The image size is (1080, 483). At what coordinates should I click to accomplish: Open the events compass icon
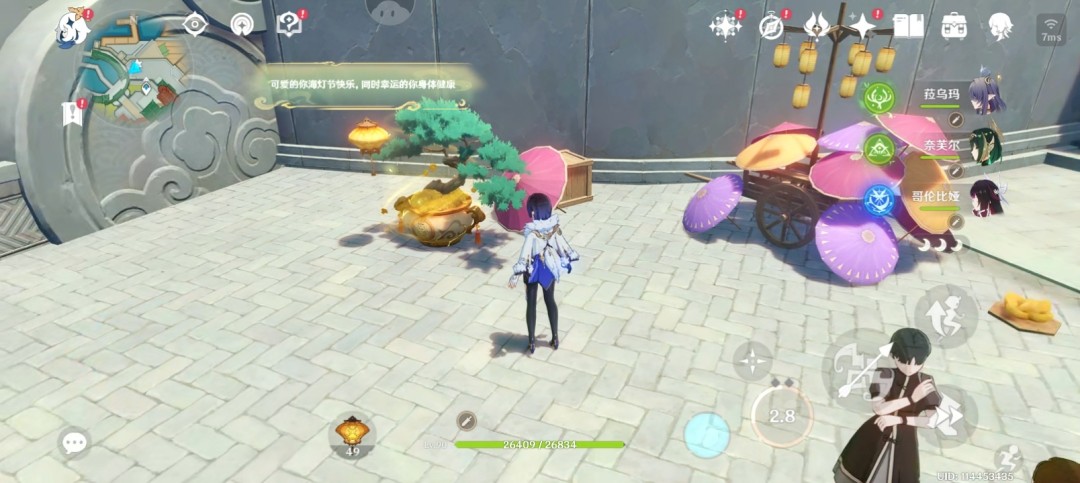(770, 26)
